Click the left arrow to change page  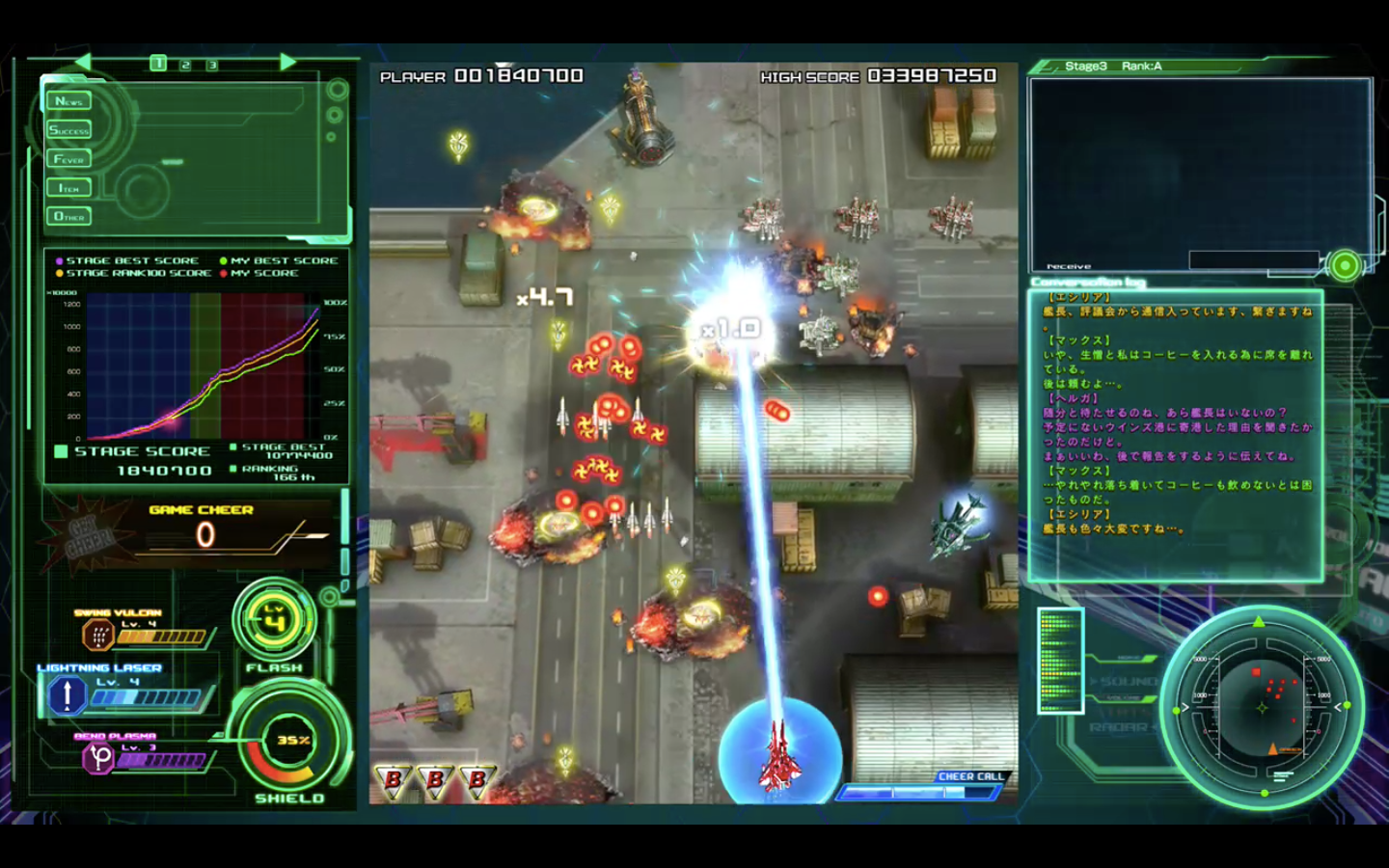point(83,61)
